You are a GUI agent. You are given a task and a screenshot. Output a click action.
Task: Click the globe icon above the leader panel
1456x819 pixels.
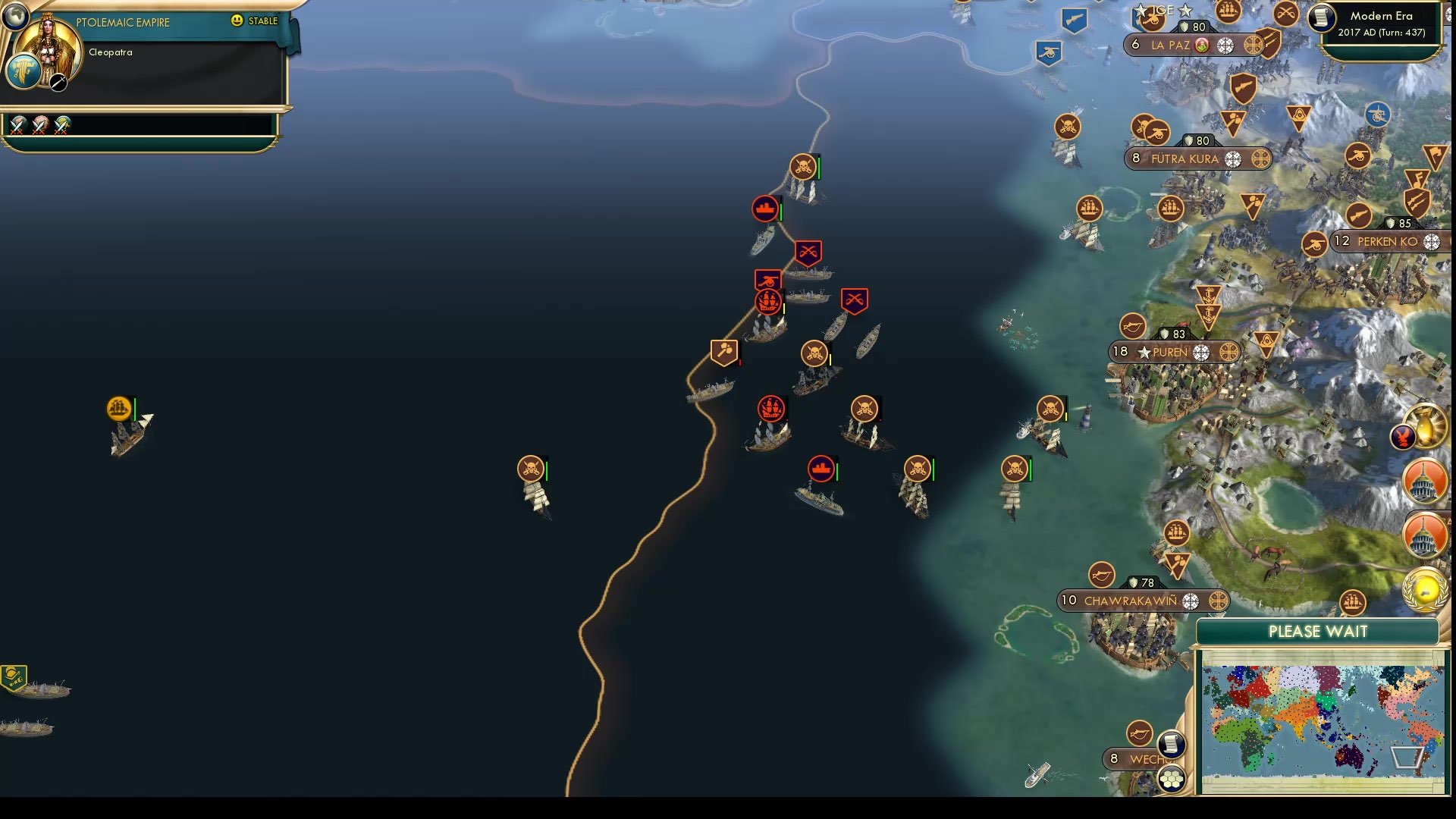click(16, 17)
